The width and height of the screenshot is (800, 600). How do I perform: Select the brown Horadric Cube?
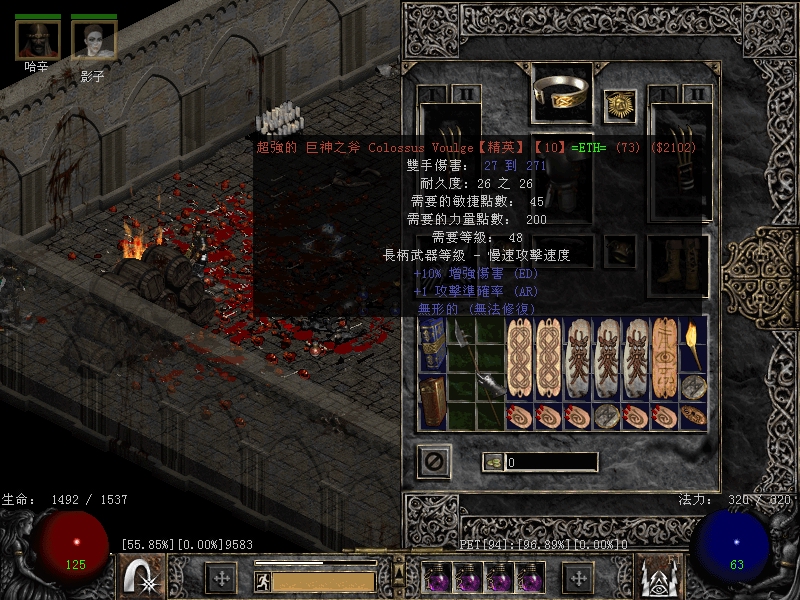pyautogui.click(x=432, y=402)
